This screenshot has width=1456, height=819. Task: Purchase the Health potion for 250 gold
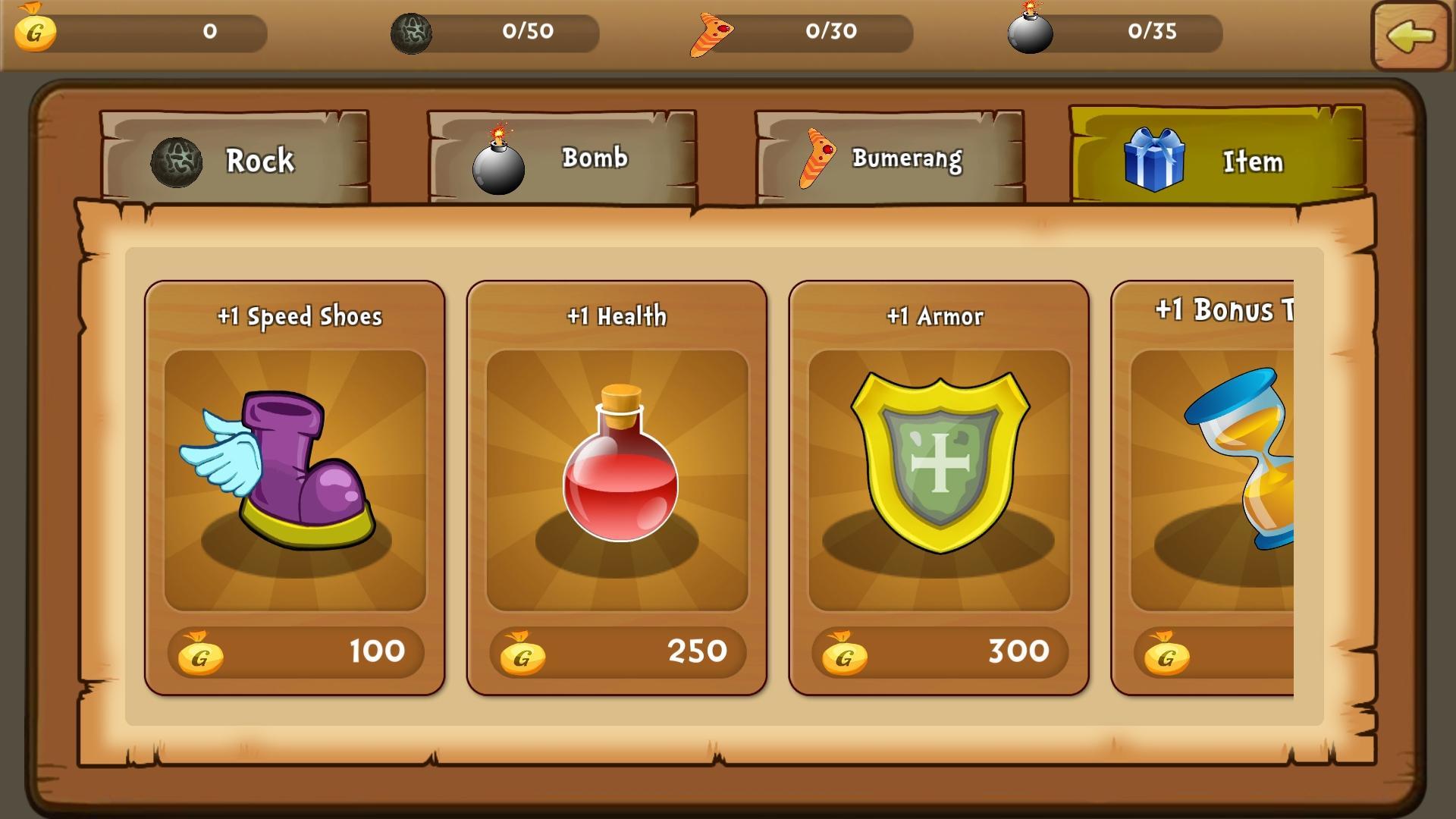(616, 651)
